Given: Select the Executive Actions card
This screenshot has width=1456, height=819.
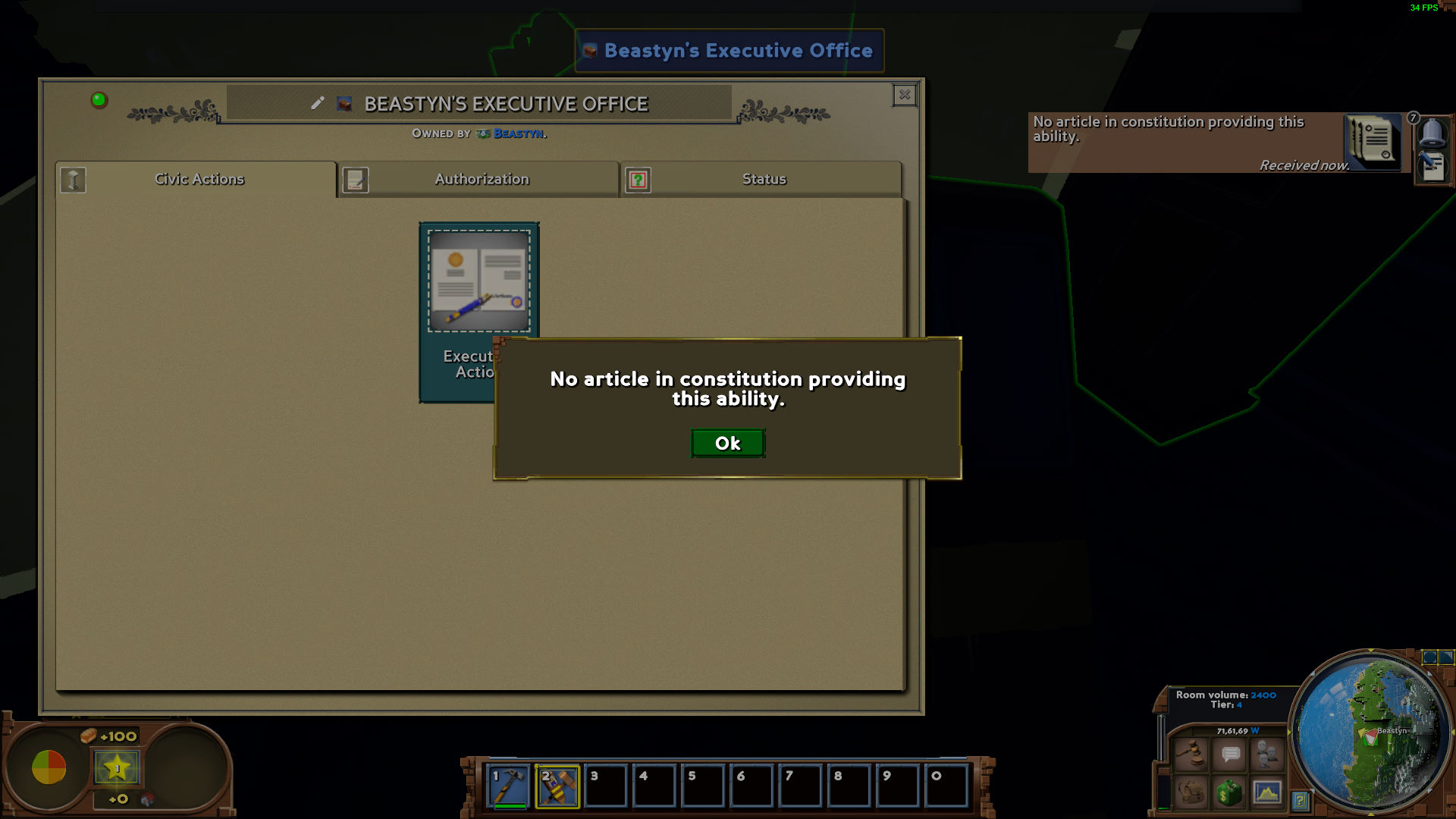Looking at the screenshot, I should (479, 281).
